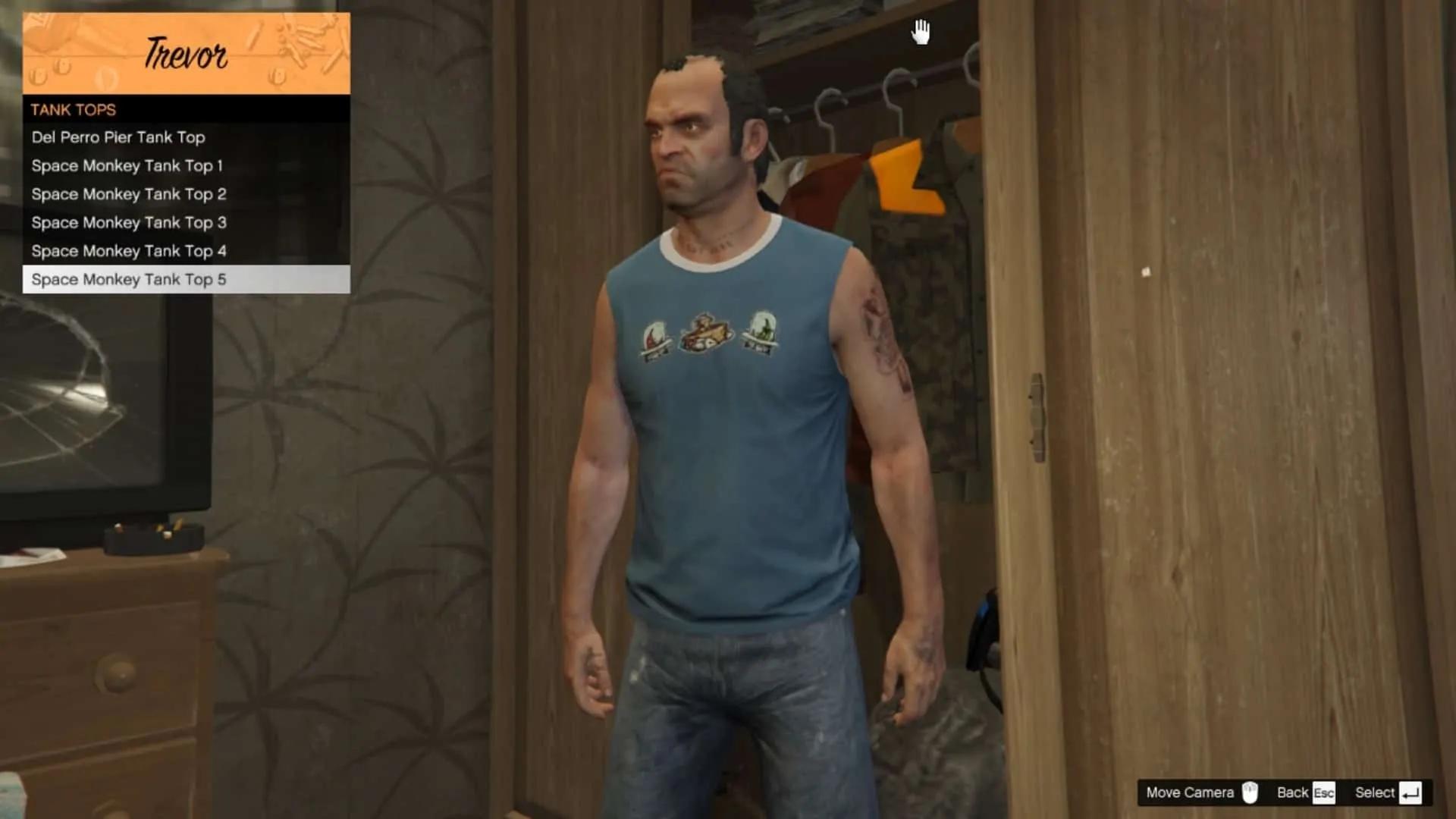Select Space Monkey Tank Top 1
This screenshot has width=1456, height=819.
127,165
